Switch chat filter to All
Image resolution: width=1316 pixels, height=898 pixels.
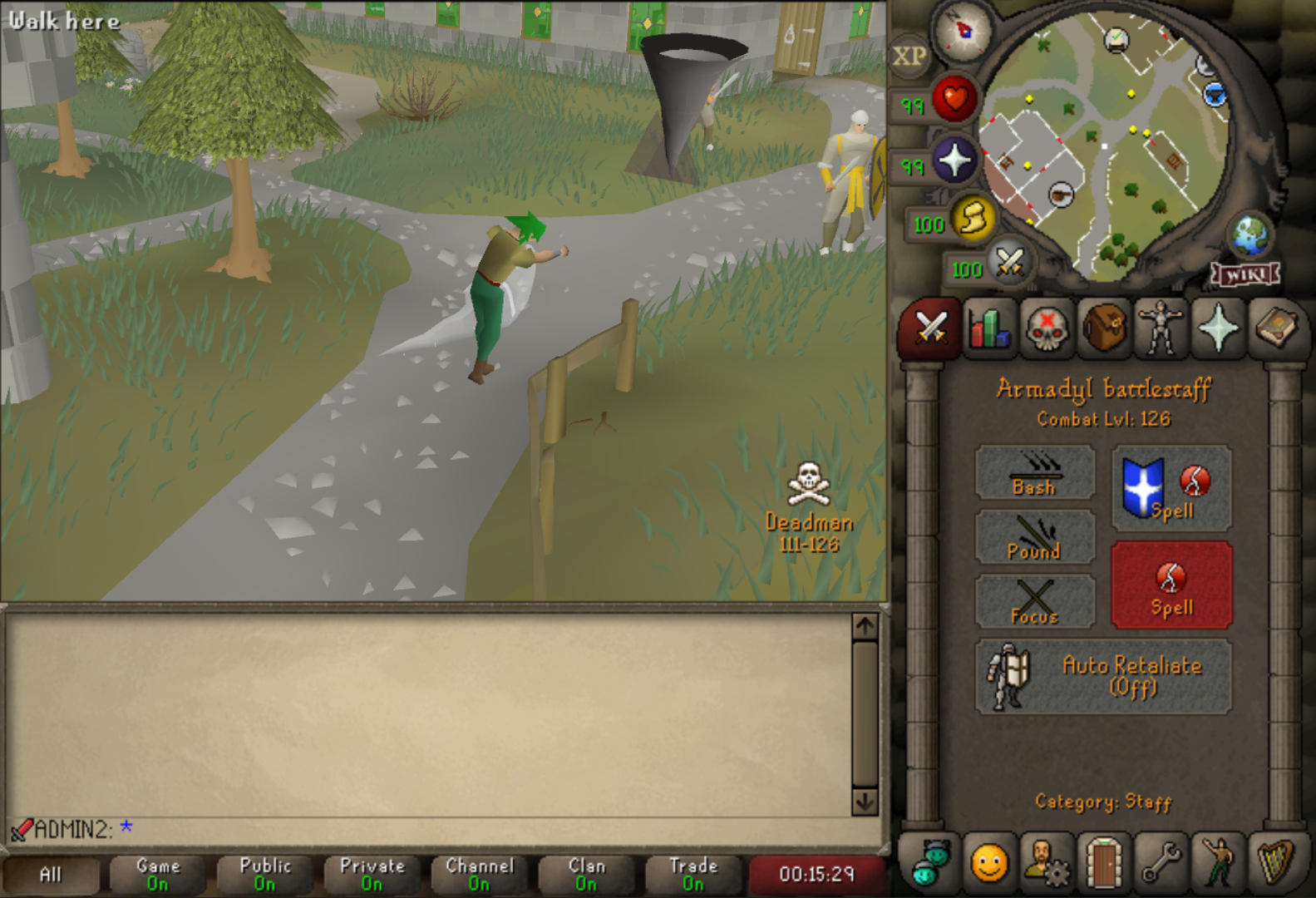tap(51, 875)
